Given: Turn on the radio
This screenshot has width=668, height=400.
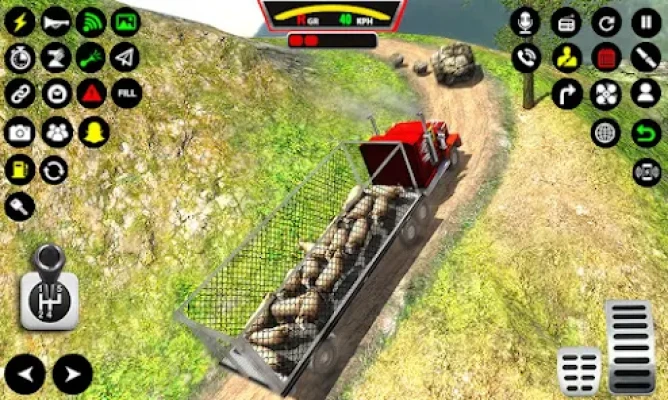Looking at the screenshot, I should click(x=566, y=21).
